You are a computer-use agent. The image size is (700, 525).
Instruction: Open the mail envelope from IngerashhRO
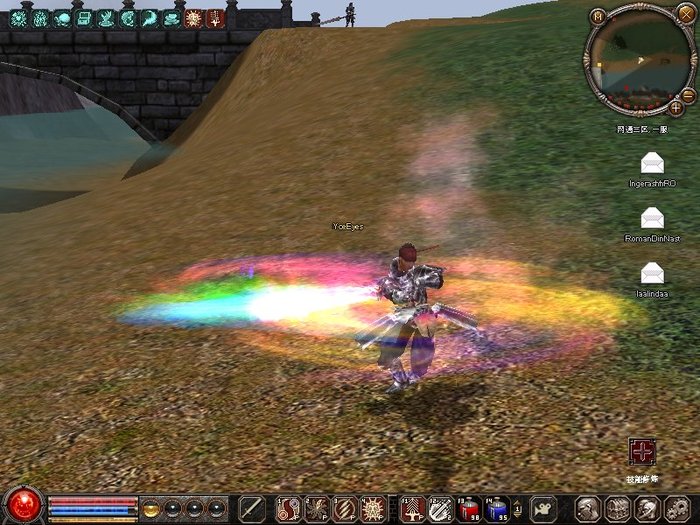tap(652, 162)
